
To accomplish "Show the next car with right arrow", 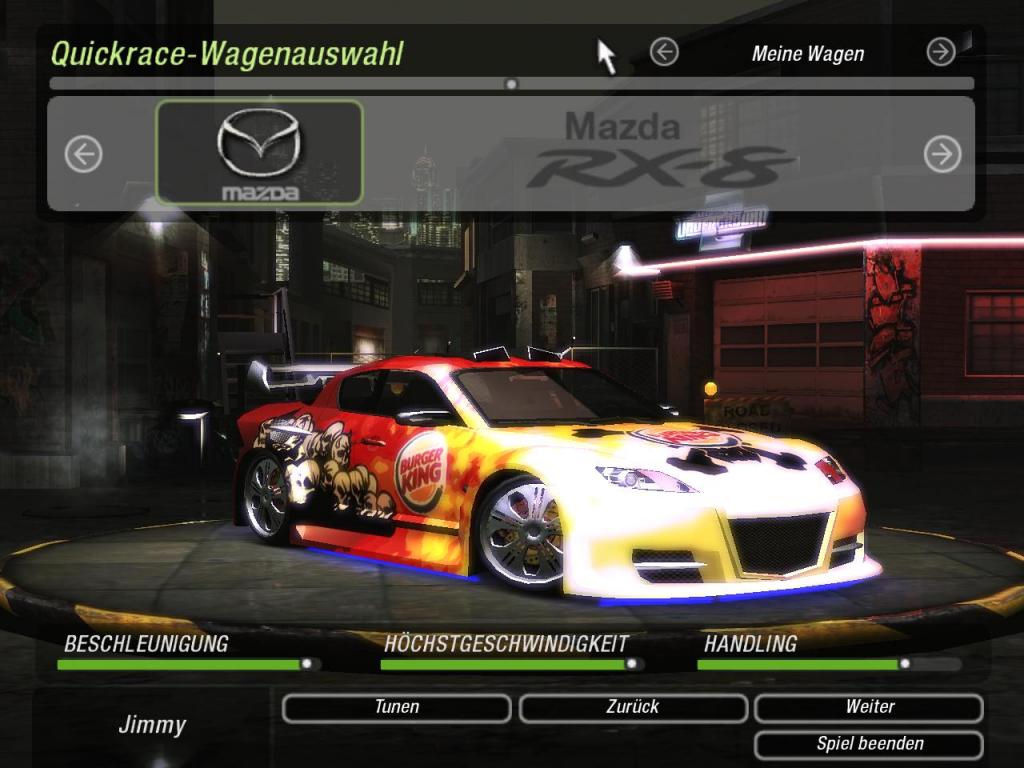I will (x=942, y=154).
